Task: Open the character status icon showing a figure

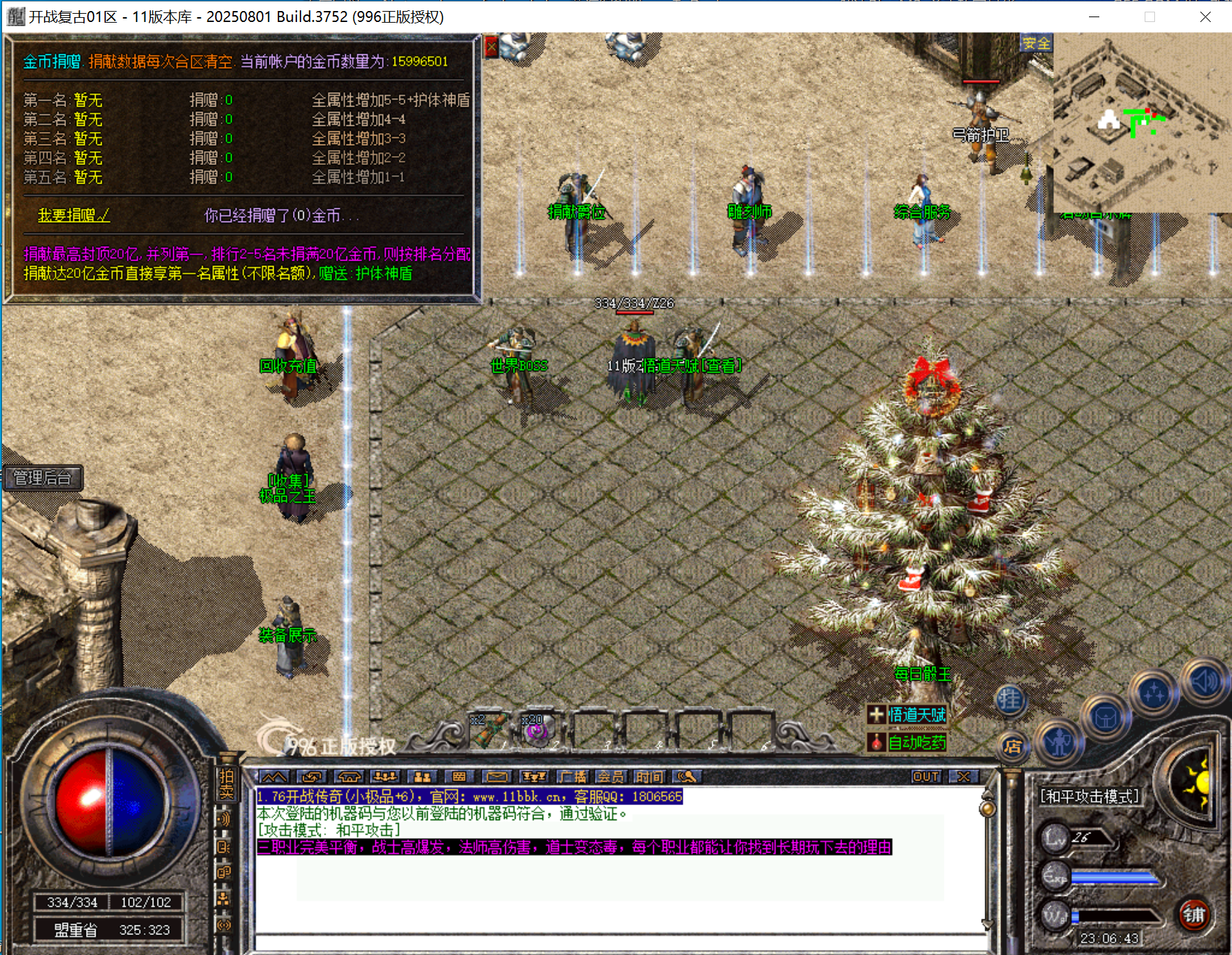Action: click(x=1059, y=744)
